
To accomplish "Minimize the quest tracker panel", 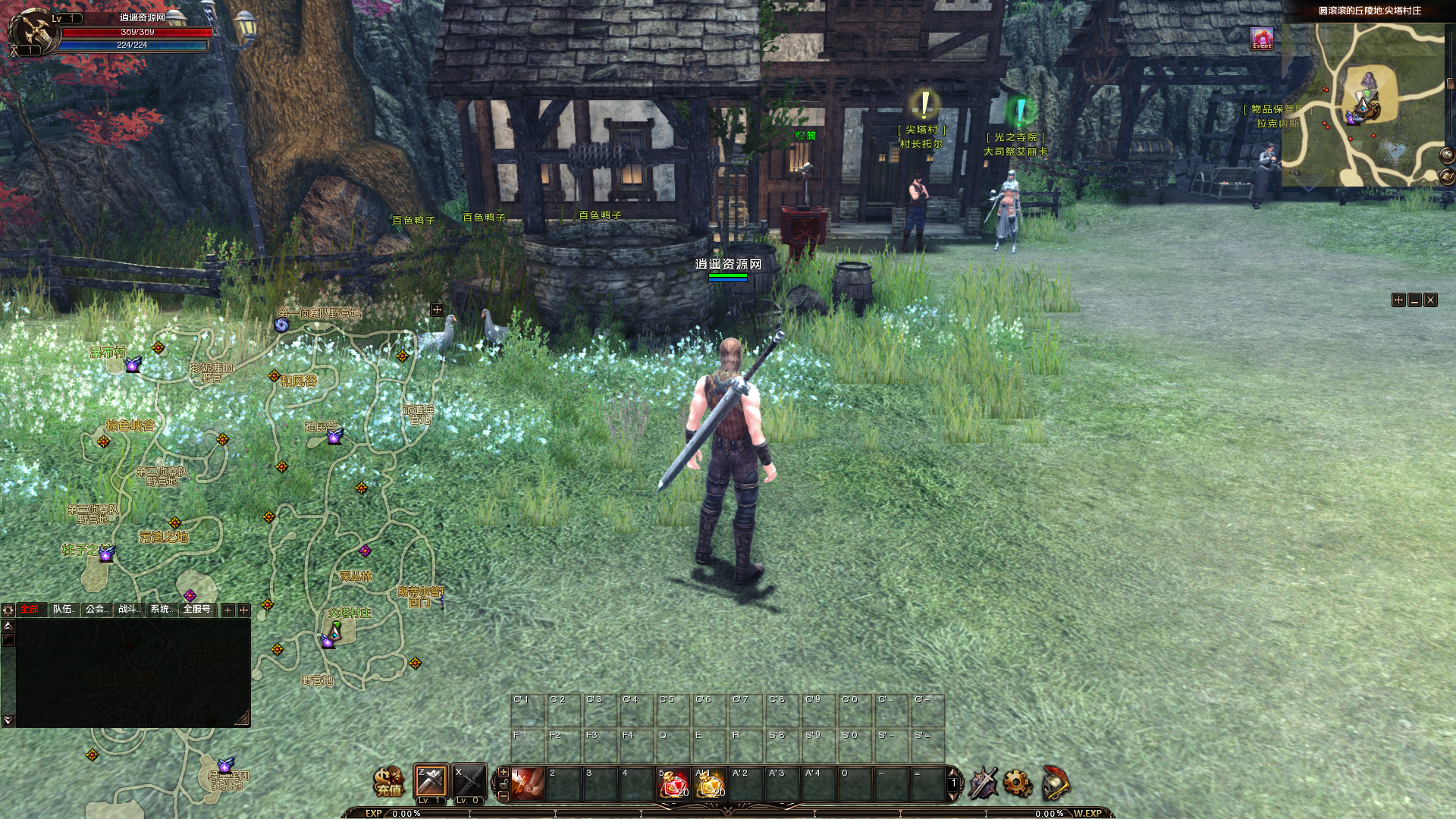I will pyautogui.click(x=1414, y=300).
